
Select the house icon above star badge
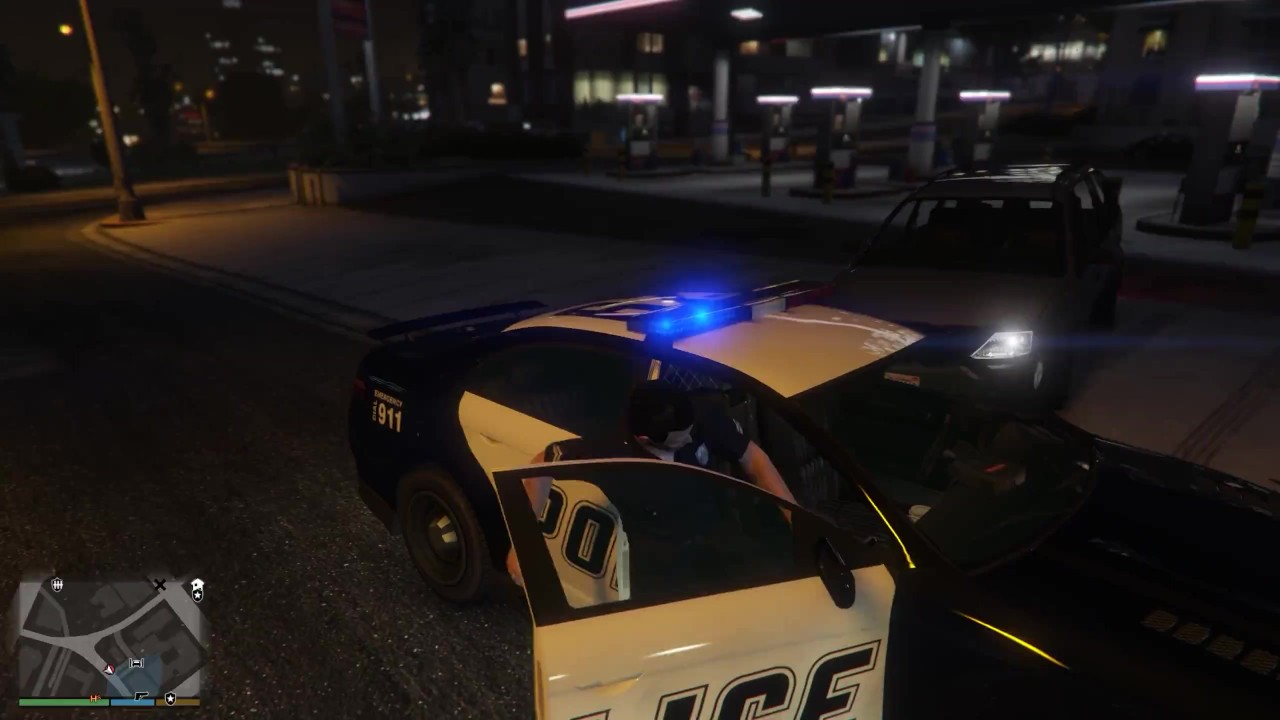click(x=197, y=582)
